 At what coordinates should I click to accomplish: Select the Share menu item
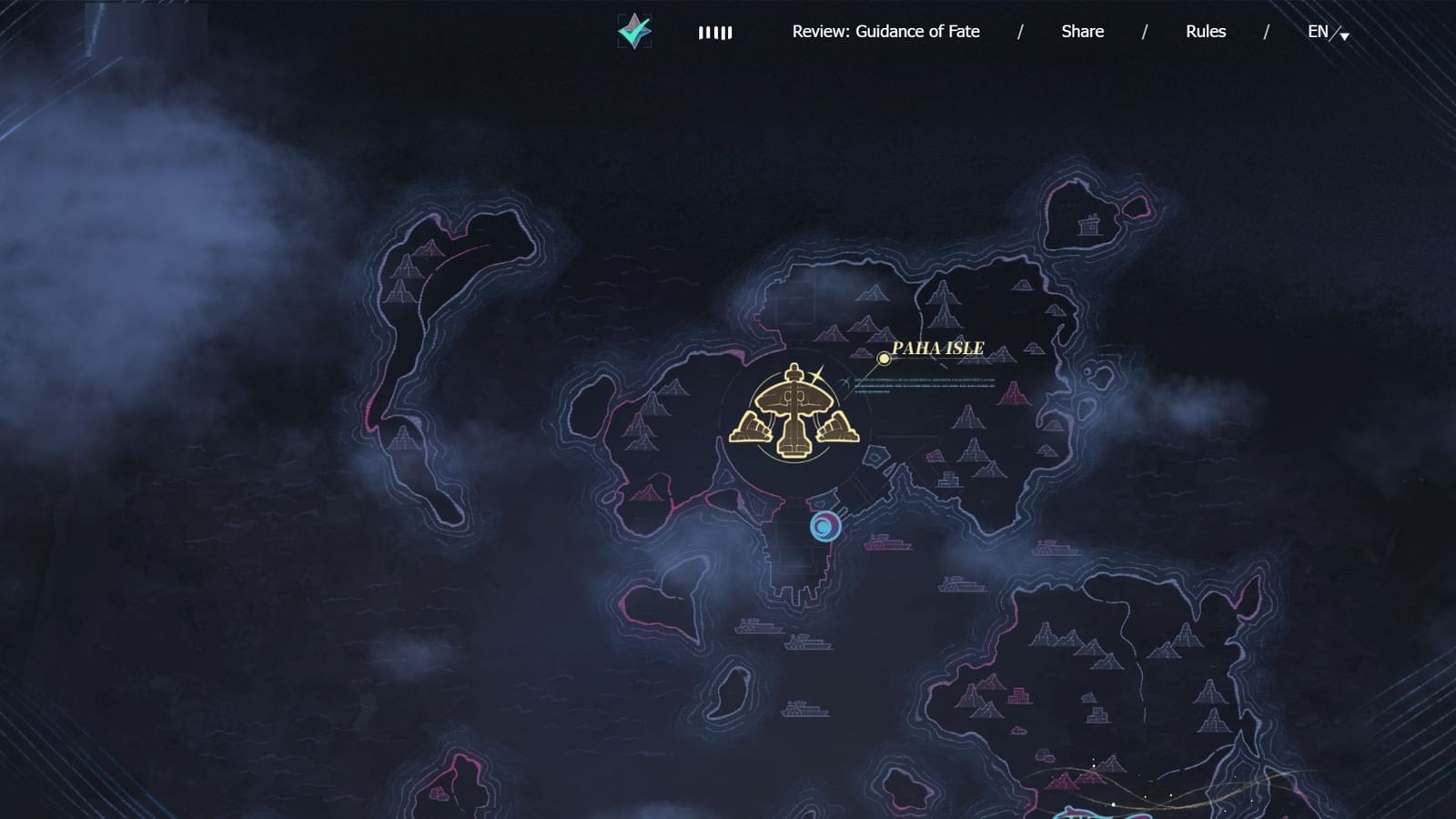click(x=1080, y=31)
